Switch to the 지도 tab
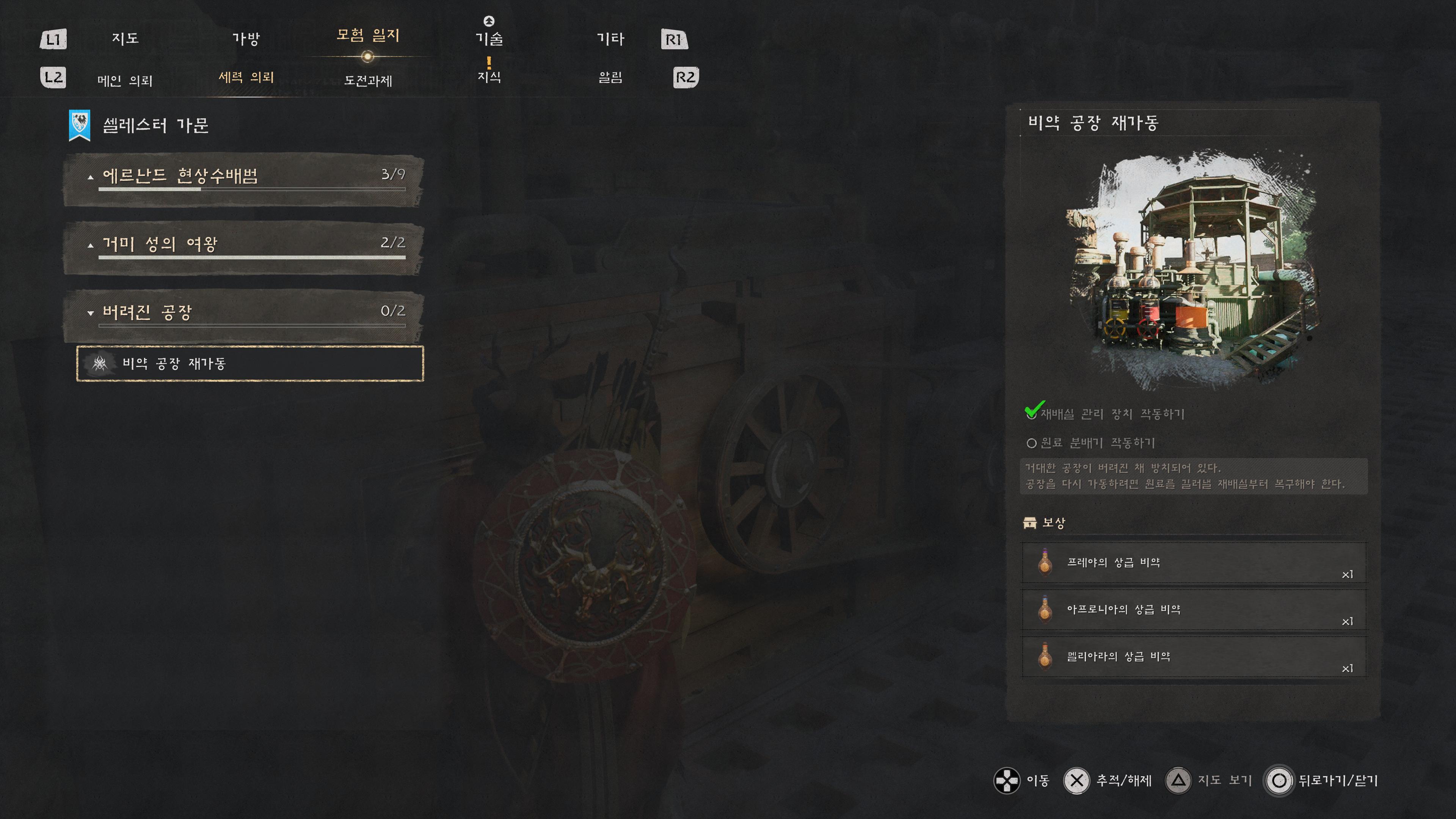 point(125,38)
